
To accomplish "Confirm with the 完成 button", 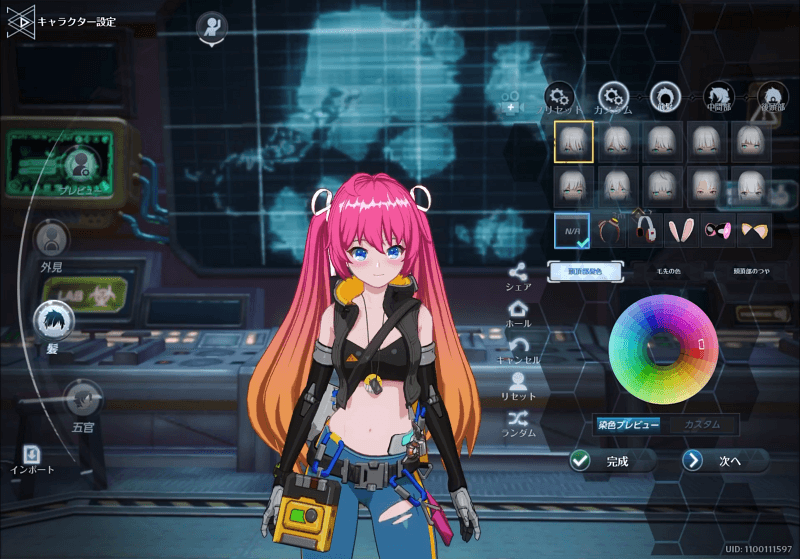I will (x=612, y=461).
